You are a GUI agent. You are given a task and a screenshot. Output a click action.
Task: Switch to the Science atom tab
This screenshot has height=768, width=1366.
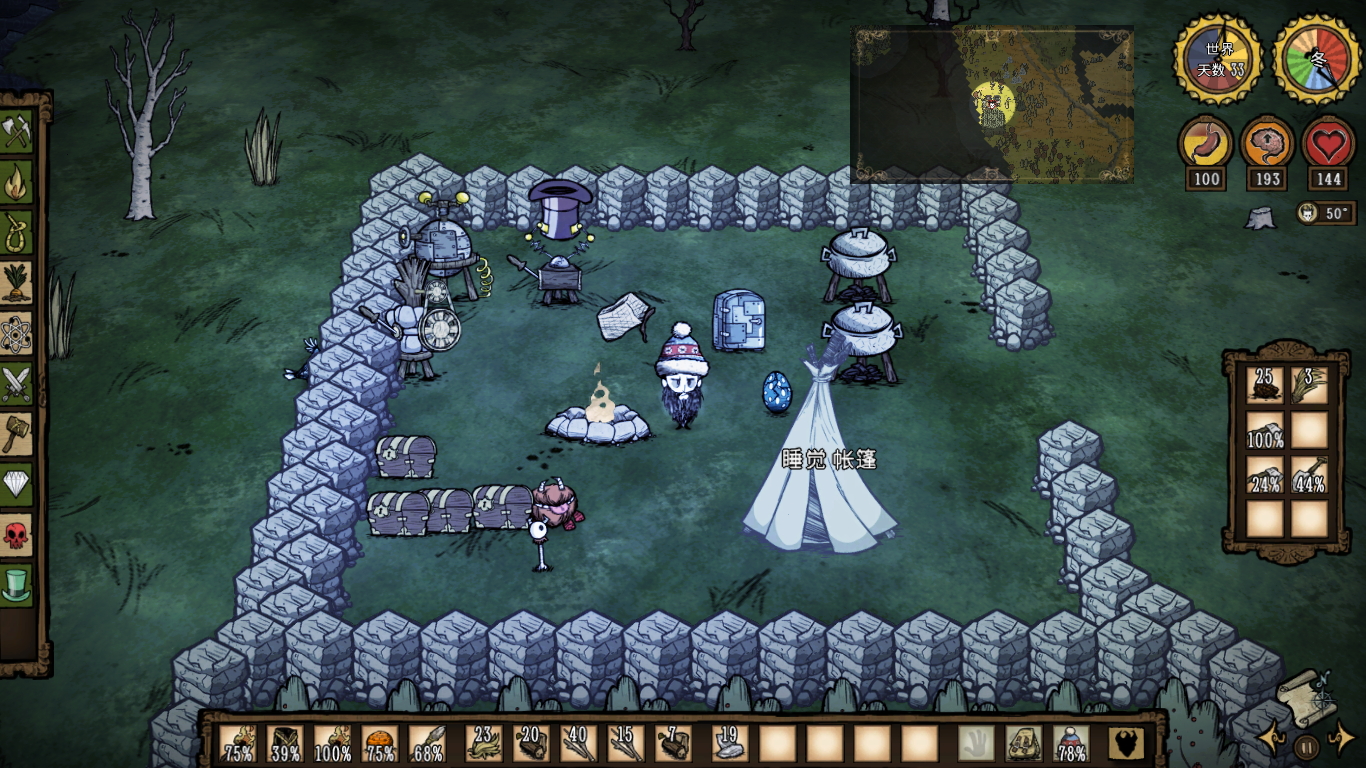(17, 334)
